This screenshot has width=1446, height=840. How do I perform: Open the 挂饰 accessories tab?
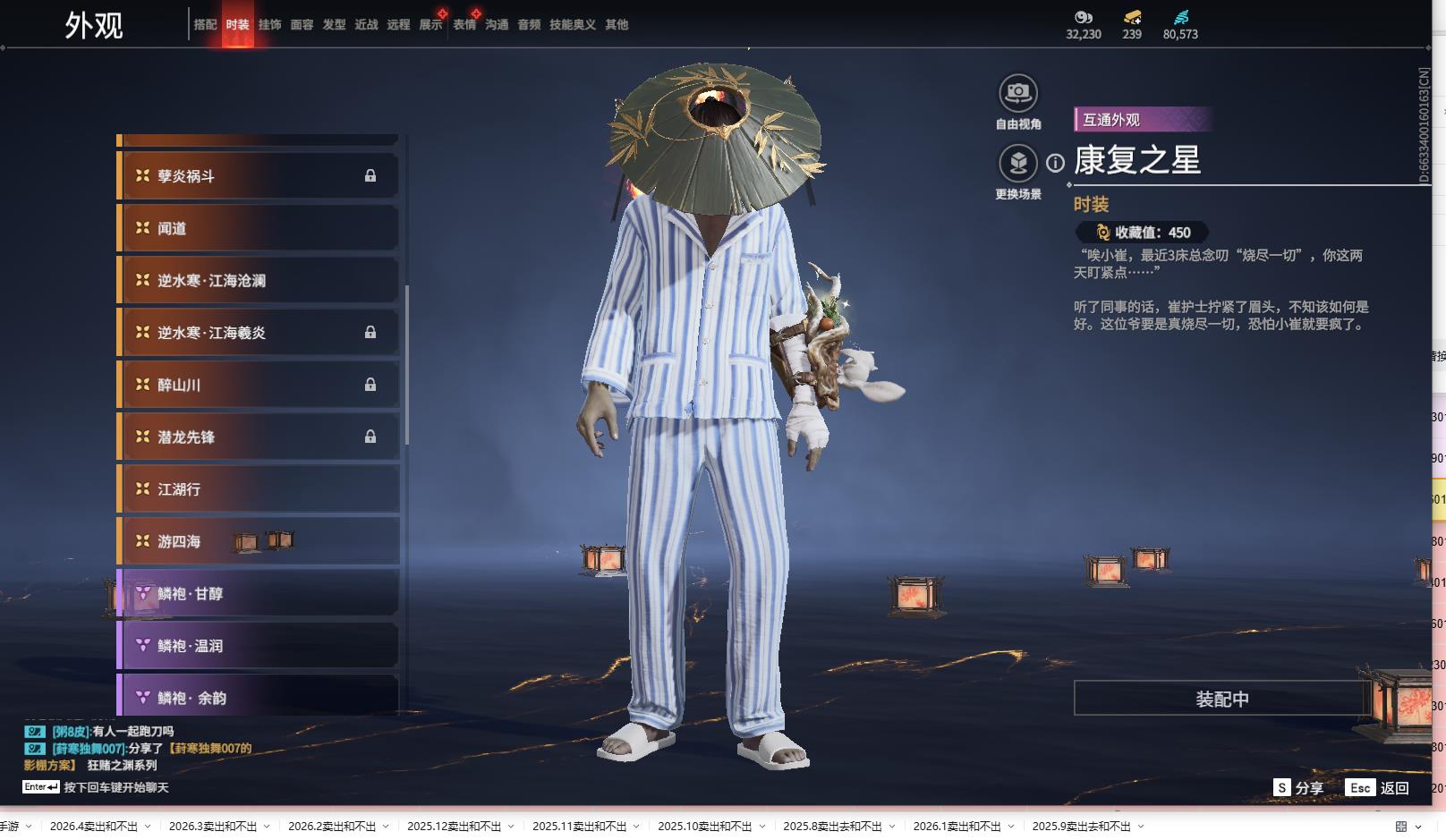(269, 25)
